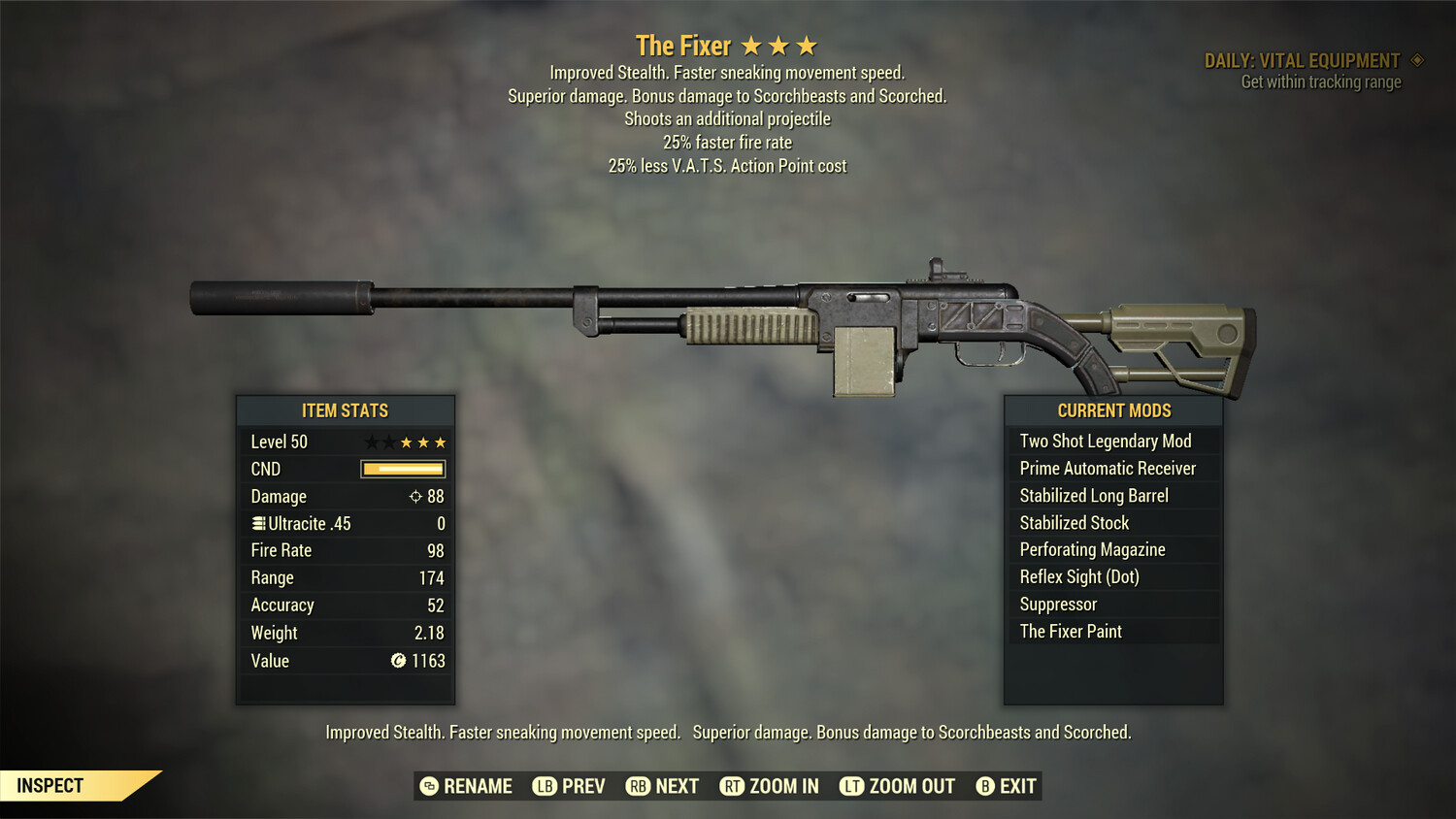The width and height of the screenshot is (1456, 819).
Task: Select the Suppressor mod entry
Action: [1057, 604]
